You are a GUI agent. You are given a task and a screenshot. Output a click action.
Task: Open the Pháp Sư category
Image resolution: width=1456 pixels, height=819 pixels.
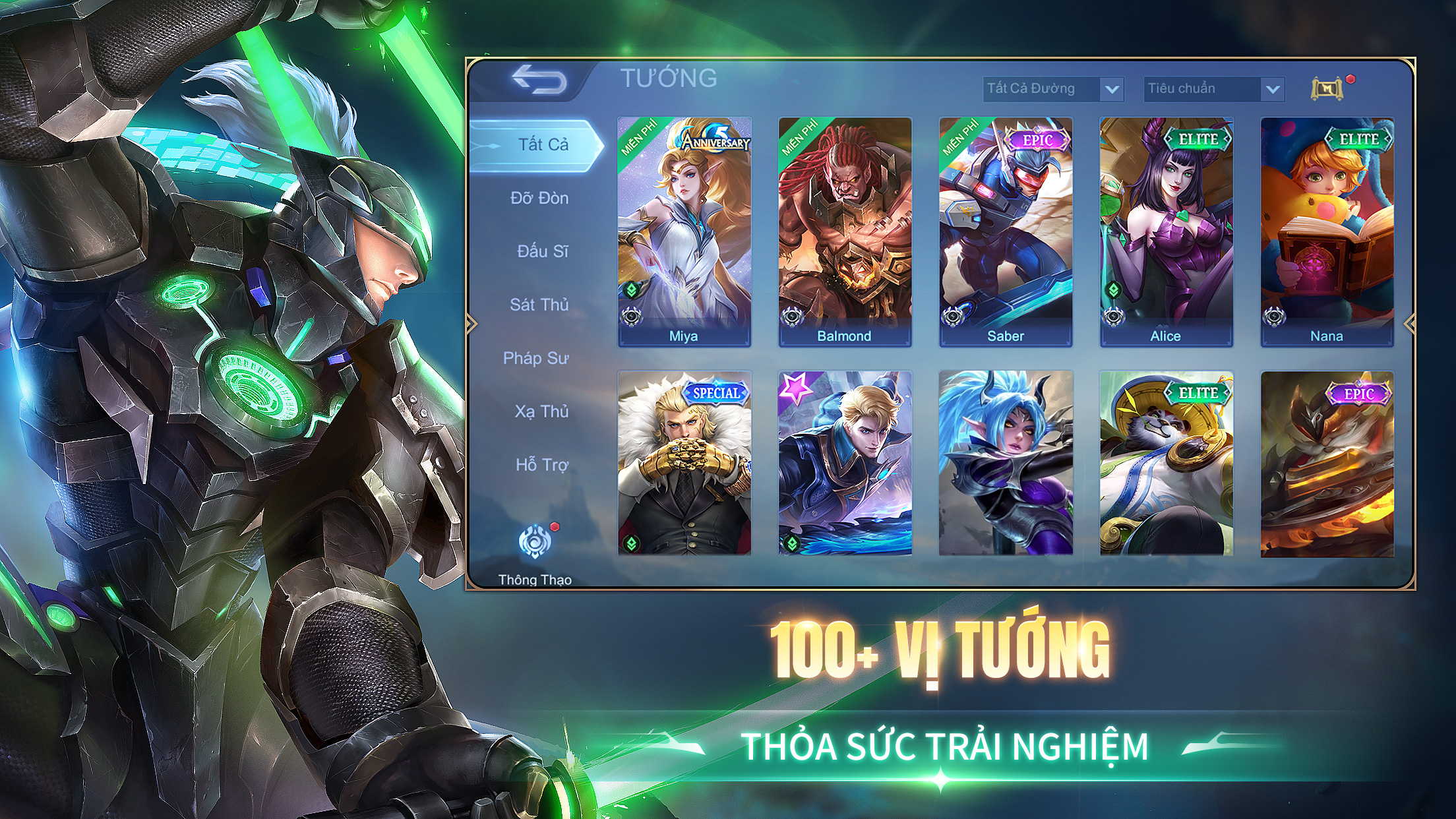535,359
